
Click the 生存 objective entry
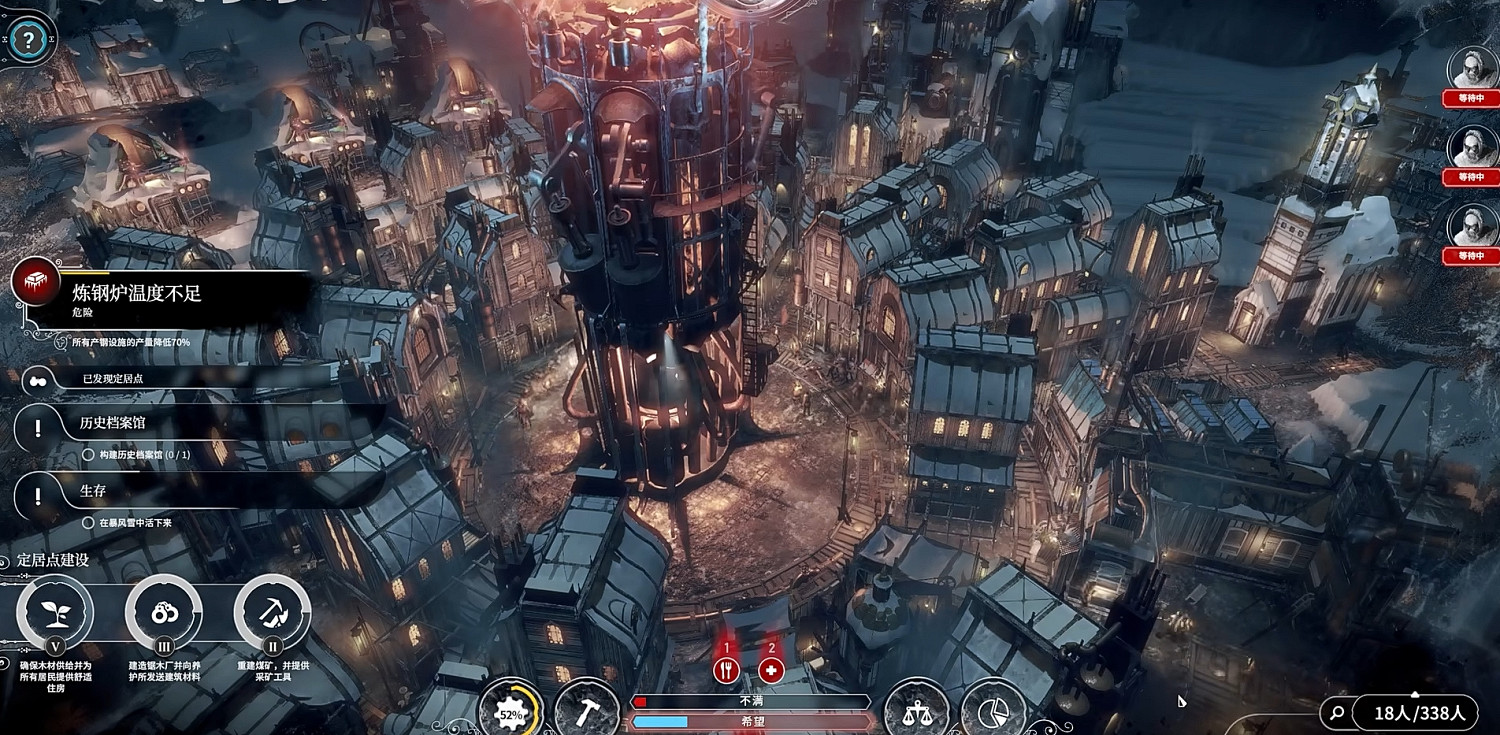click(x=93, y=491)
